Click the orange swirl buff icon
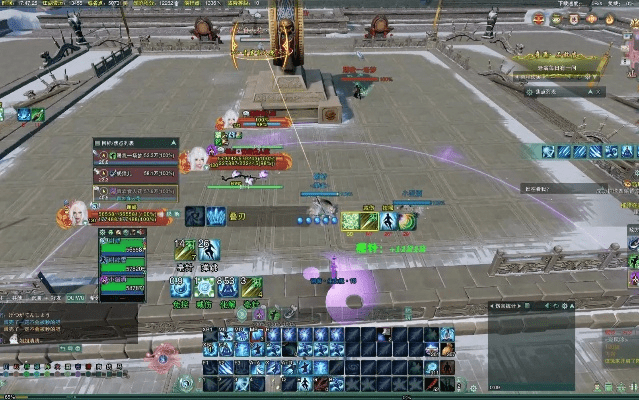Viewport: 639px width, 400px height. pyautogui.click(x=407, y=221)
